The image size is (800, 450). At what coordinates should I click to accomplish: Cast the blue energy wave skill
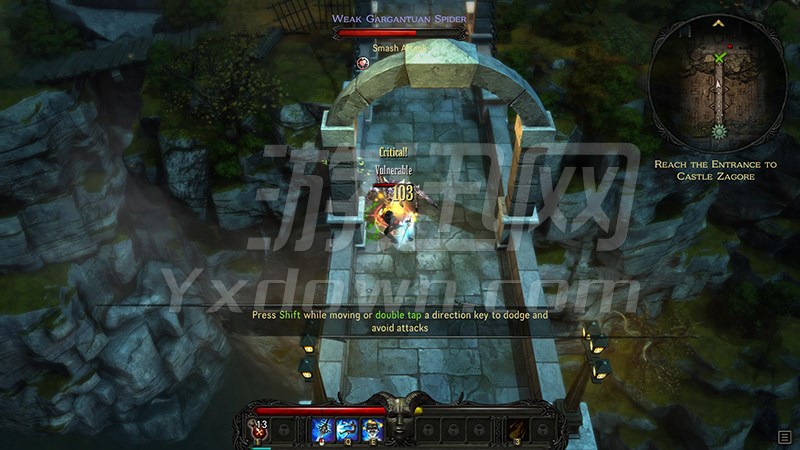[347, 430]
